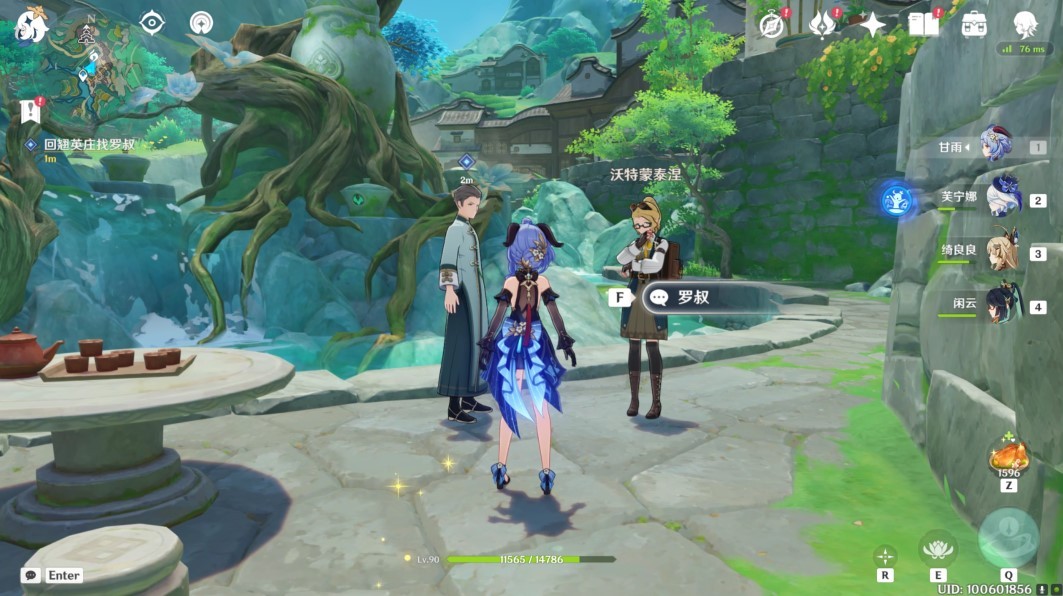Open the chat box icon
Screen dimensions: 1063x596
(x=31, y=575)
